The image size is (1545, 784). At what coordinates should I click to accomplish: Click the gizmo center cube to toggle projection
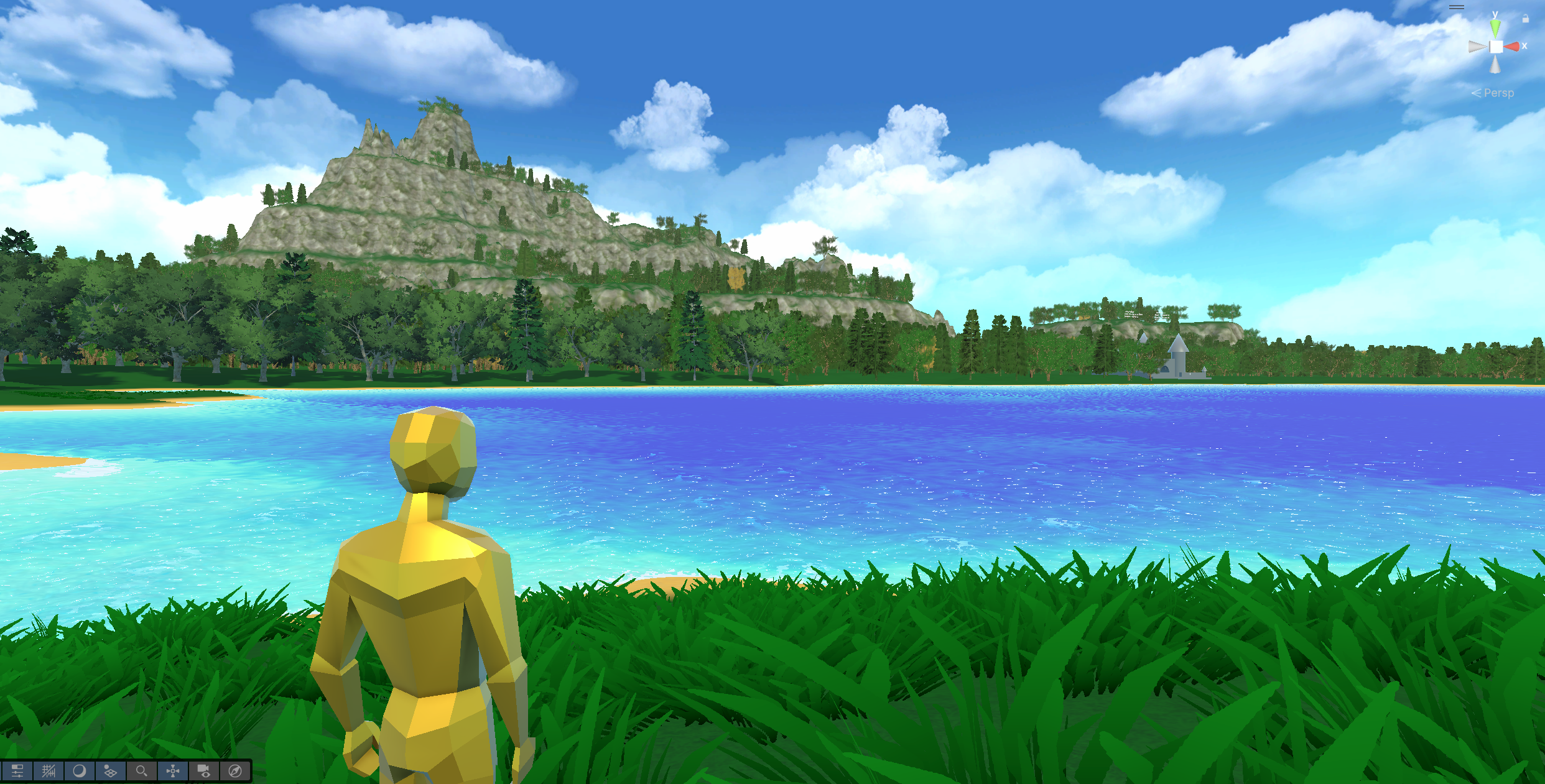1496,47
